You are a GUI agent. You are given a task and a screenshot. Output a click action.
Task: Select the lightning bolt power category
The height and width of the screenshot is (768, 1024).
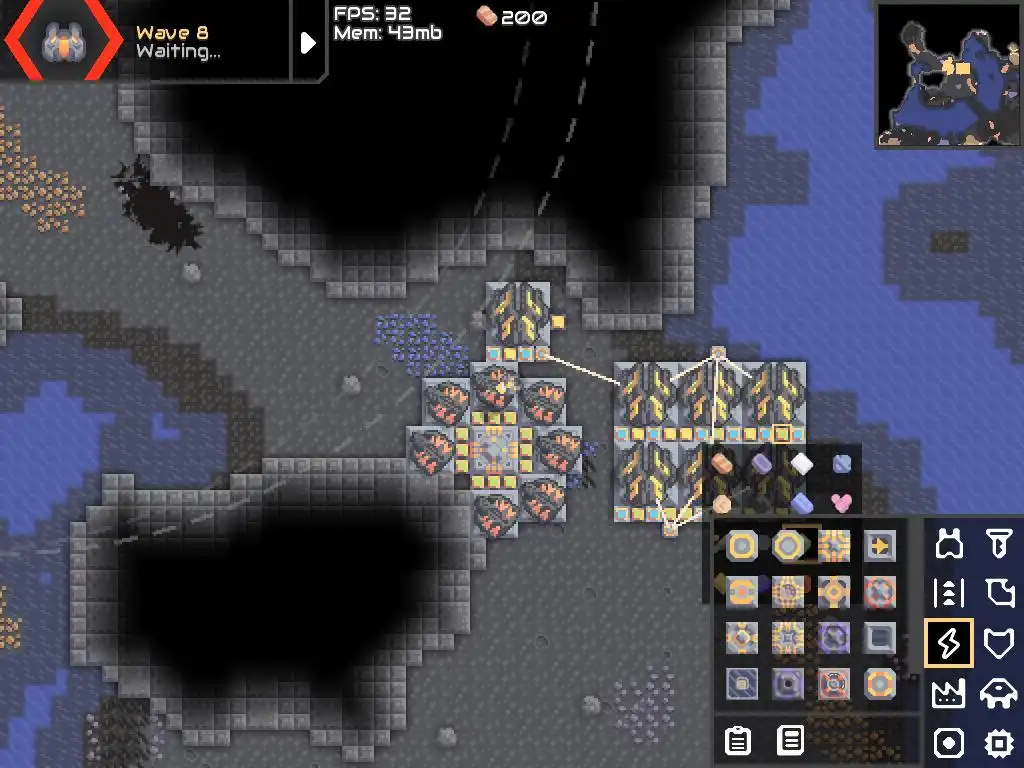[x=948, y=643]
